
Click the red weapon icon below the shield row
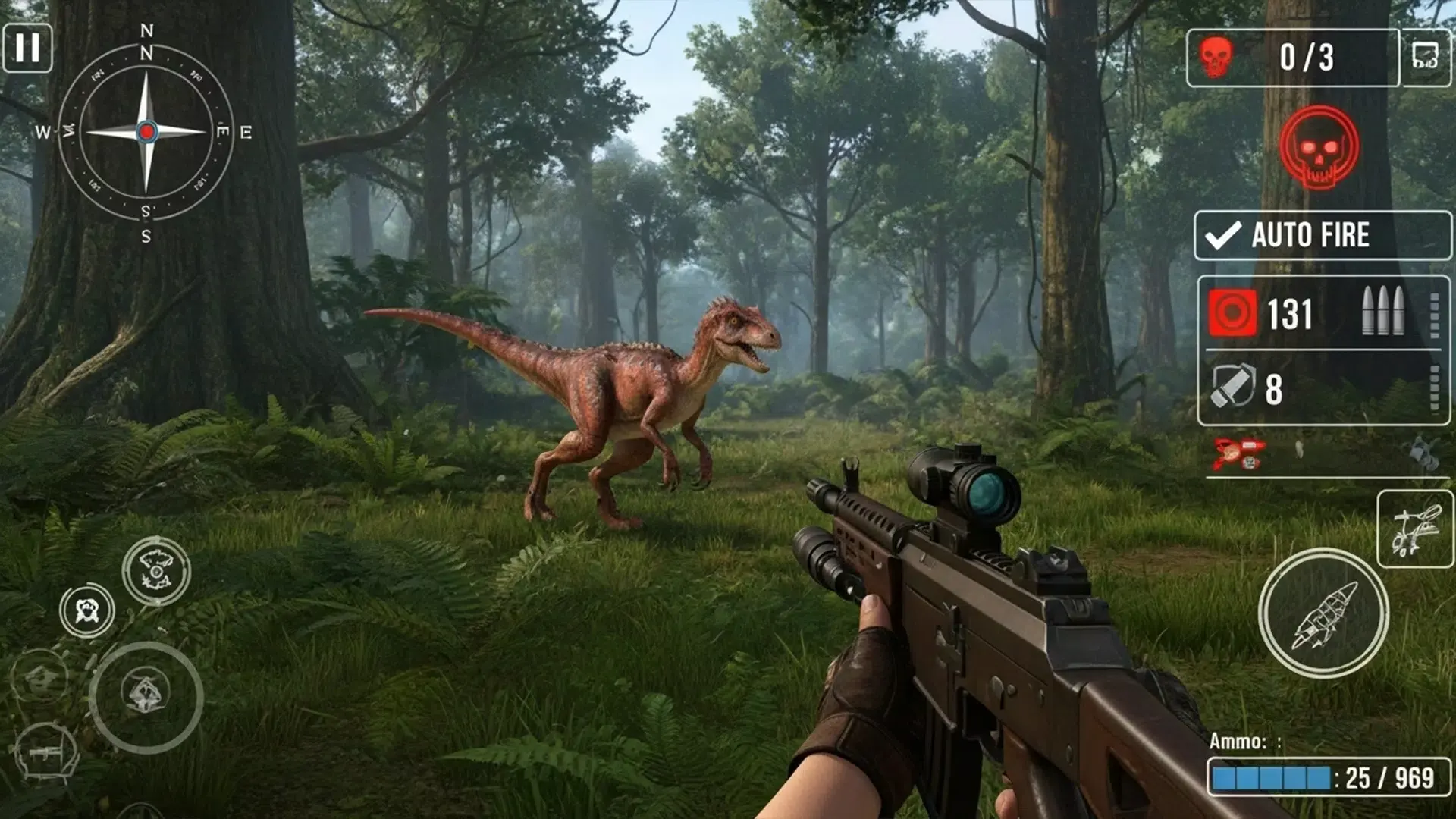pos(1238,453)
